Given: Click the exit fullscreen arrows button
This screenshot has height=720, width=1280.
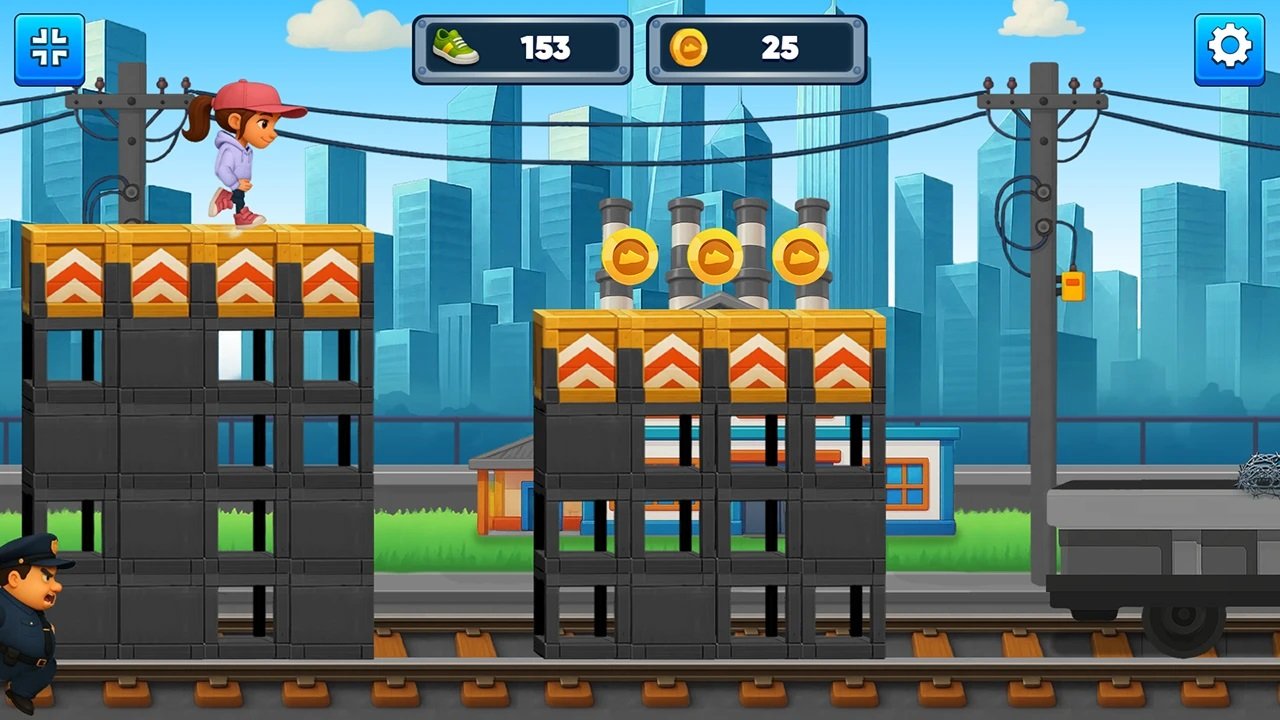Looking at the screenshot, I should click(x=49, y=48).
